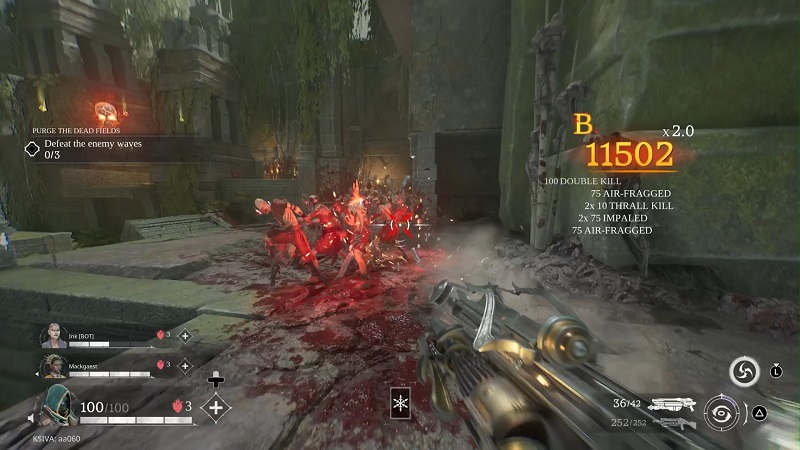Switch to the secondary weapon with 252/252 ammo
The width and height of the screenshot is (800, 450).
(672, 423)
